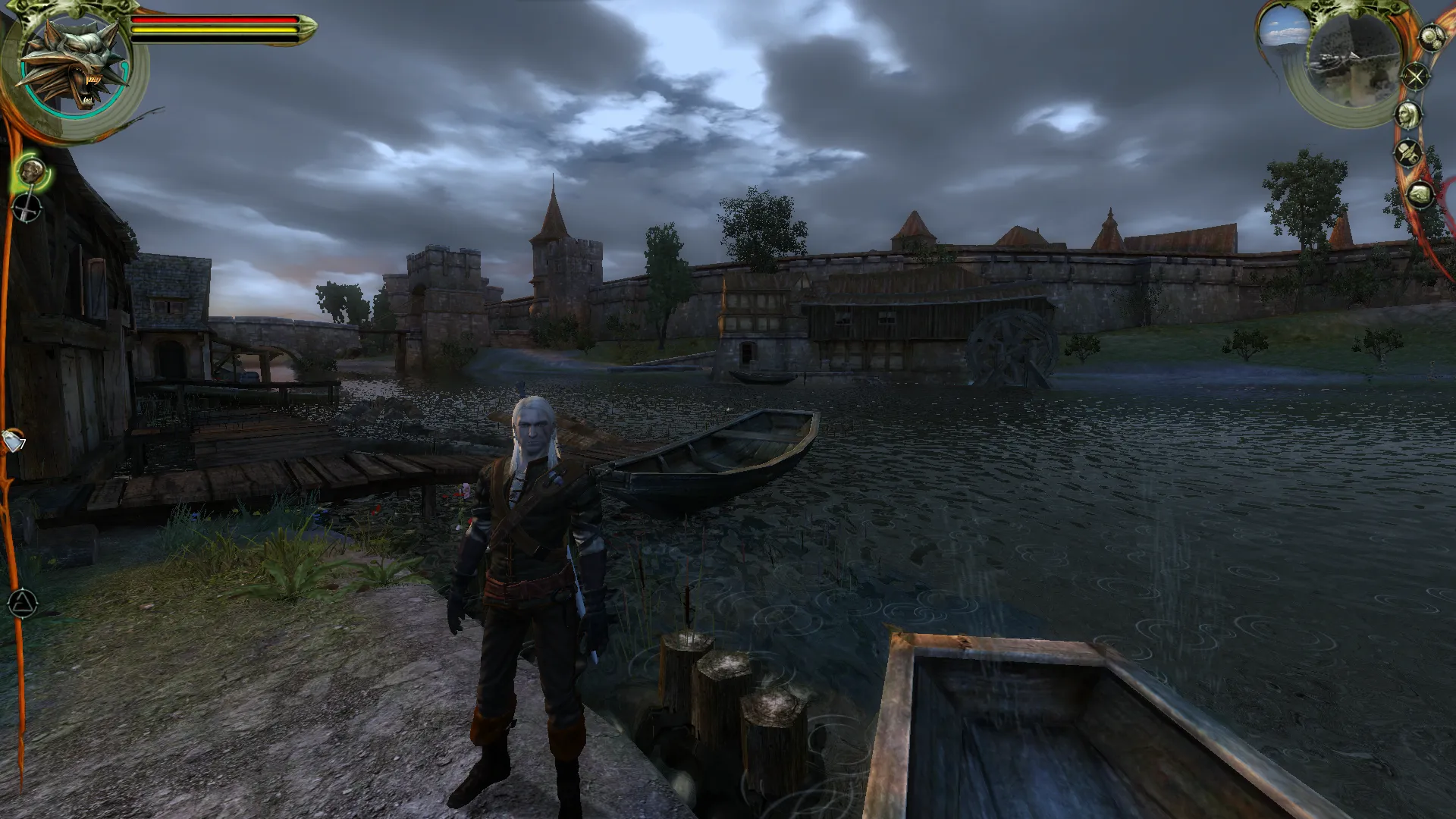The width and height of the screenshot is (1456, 819).
Task: Open the character panel with the head icon
Action: point(1408,115)
